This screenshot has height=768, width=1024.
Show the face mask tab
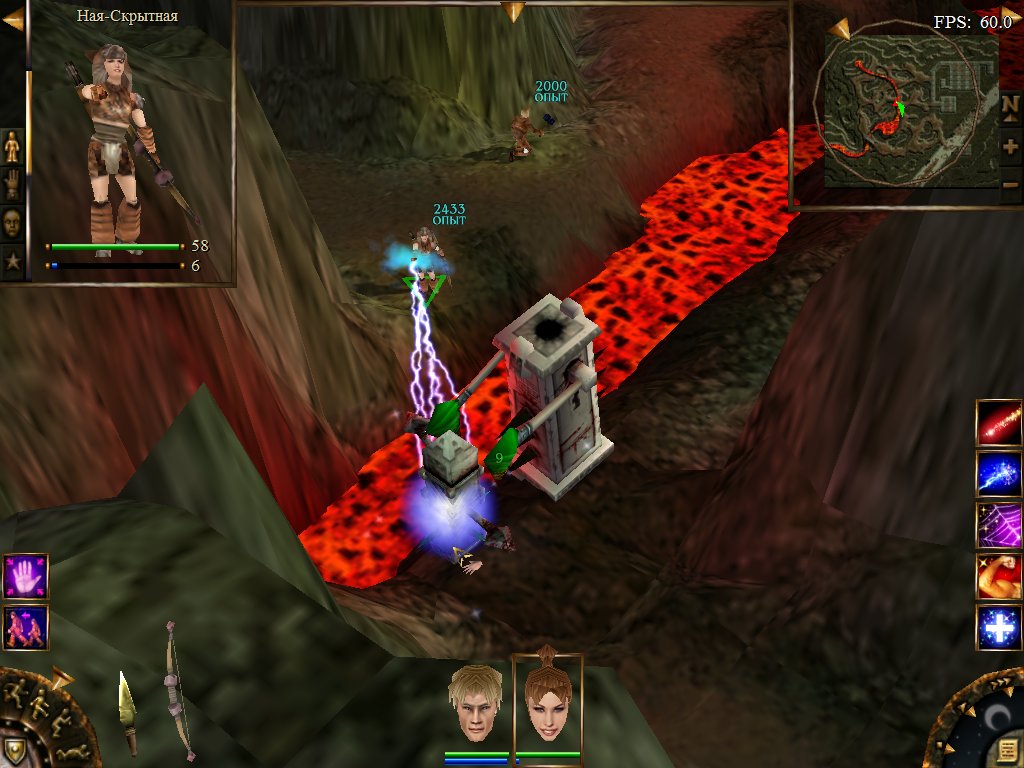pyautogui.click(x=12, y=222)
